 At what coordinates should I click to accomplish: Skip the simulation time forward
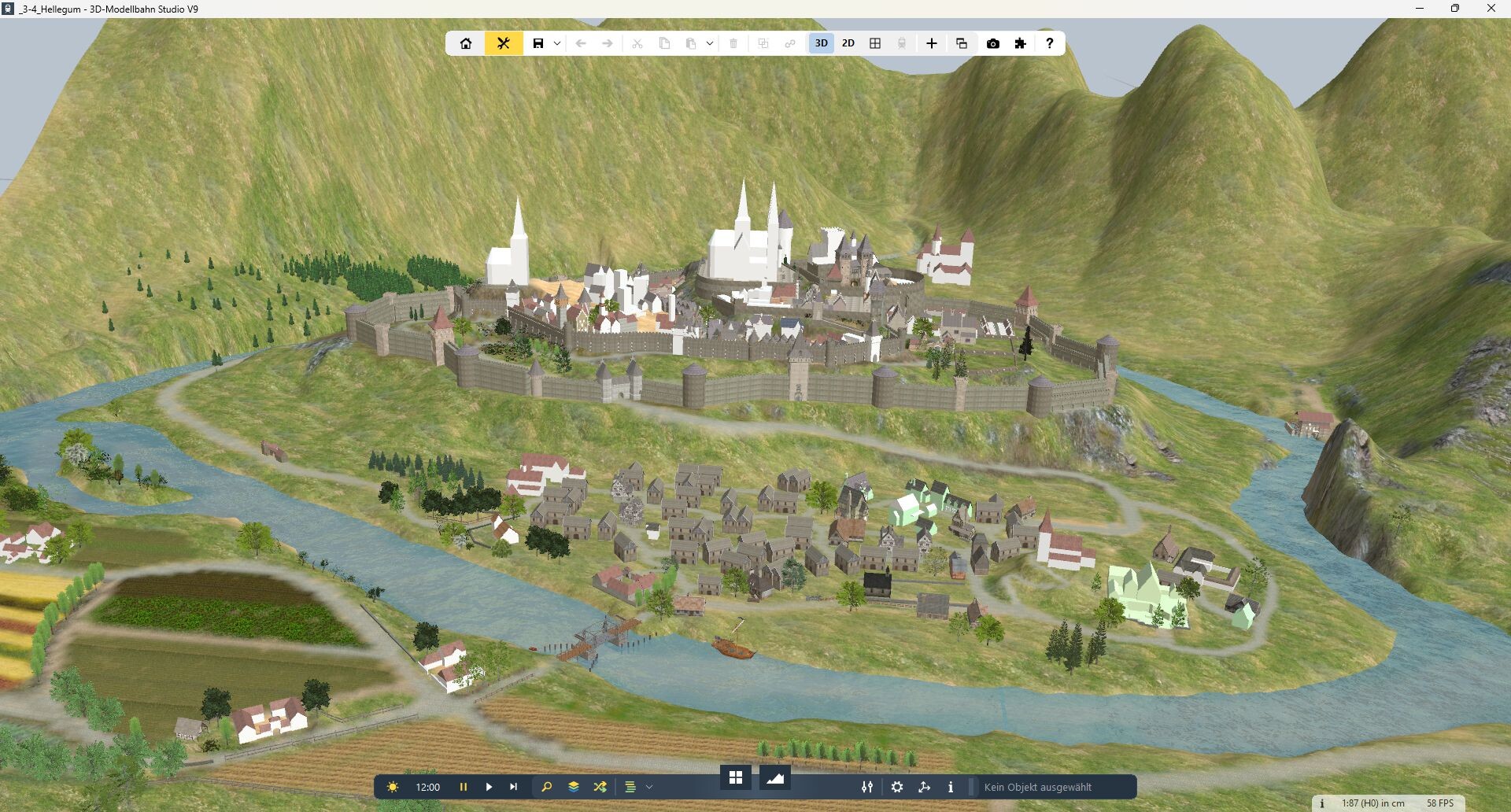click(x=514, y=787)
